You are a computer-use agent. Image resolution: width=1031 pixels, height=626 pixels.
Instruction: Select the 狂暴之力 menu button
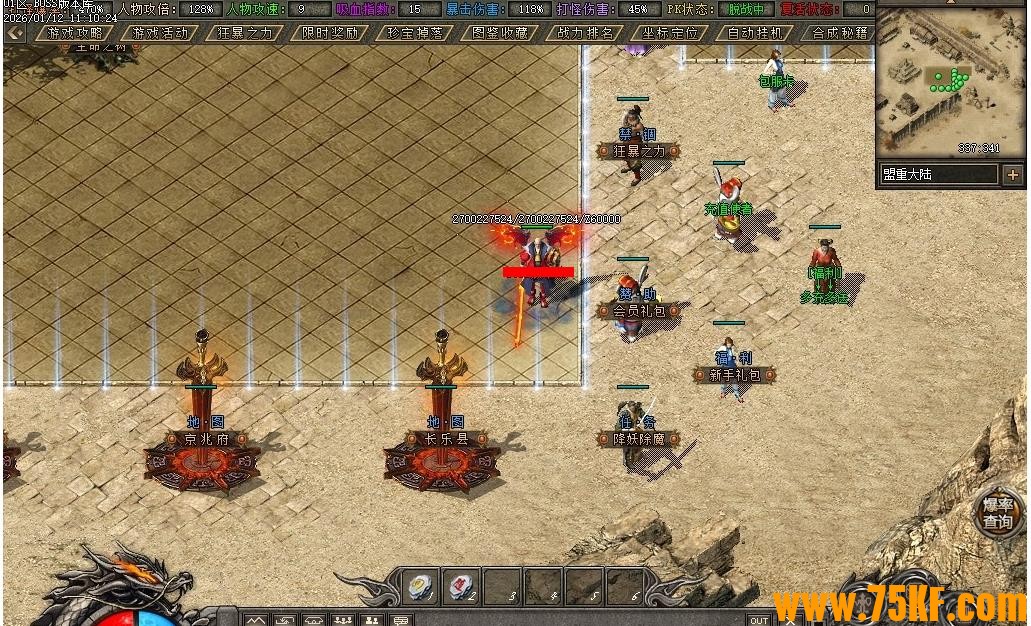(x=245, y=33)
